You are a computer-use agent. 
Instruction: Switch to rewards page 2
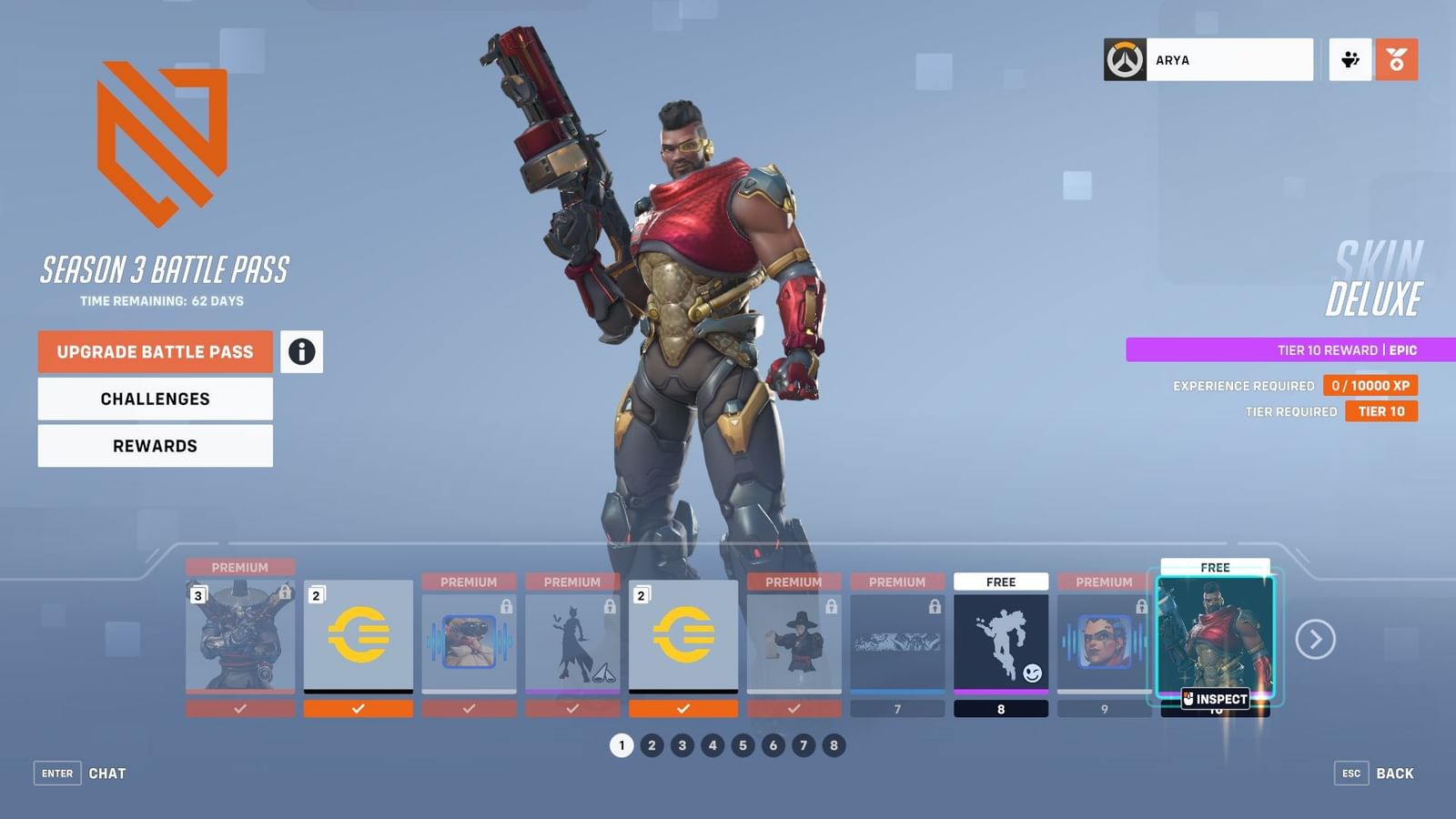click(652, 744)
